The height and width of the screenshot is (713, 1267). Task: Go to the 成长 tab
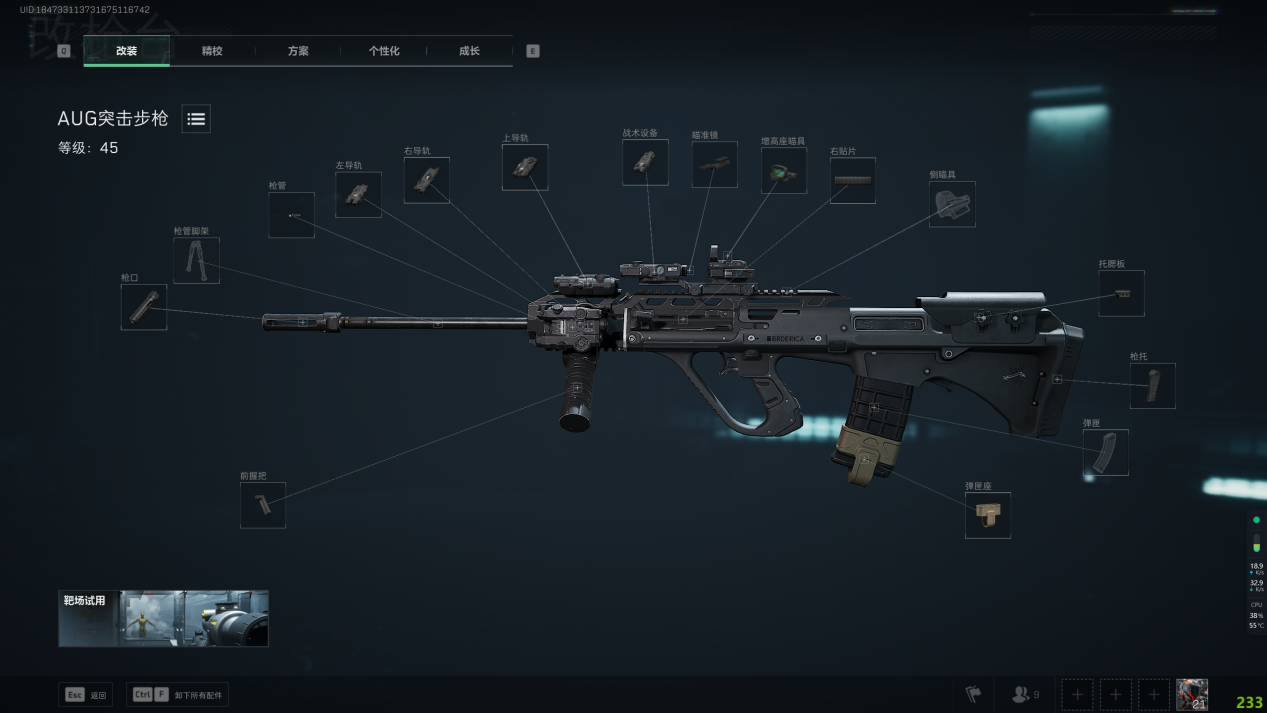[x=469, y=51]
